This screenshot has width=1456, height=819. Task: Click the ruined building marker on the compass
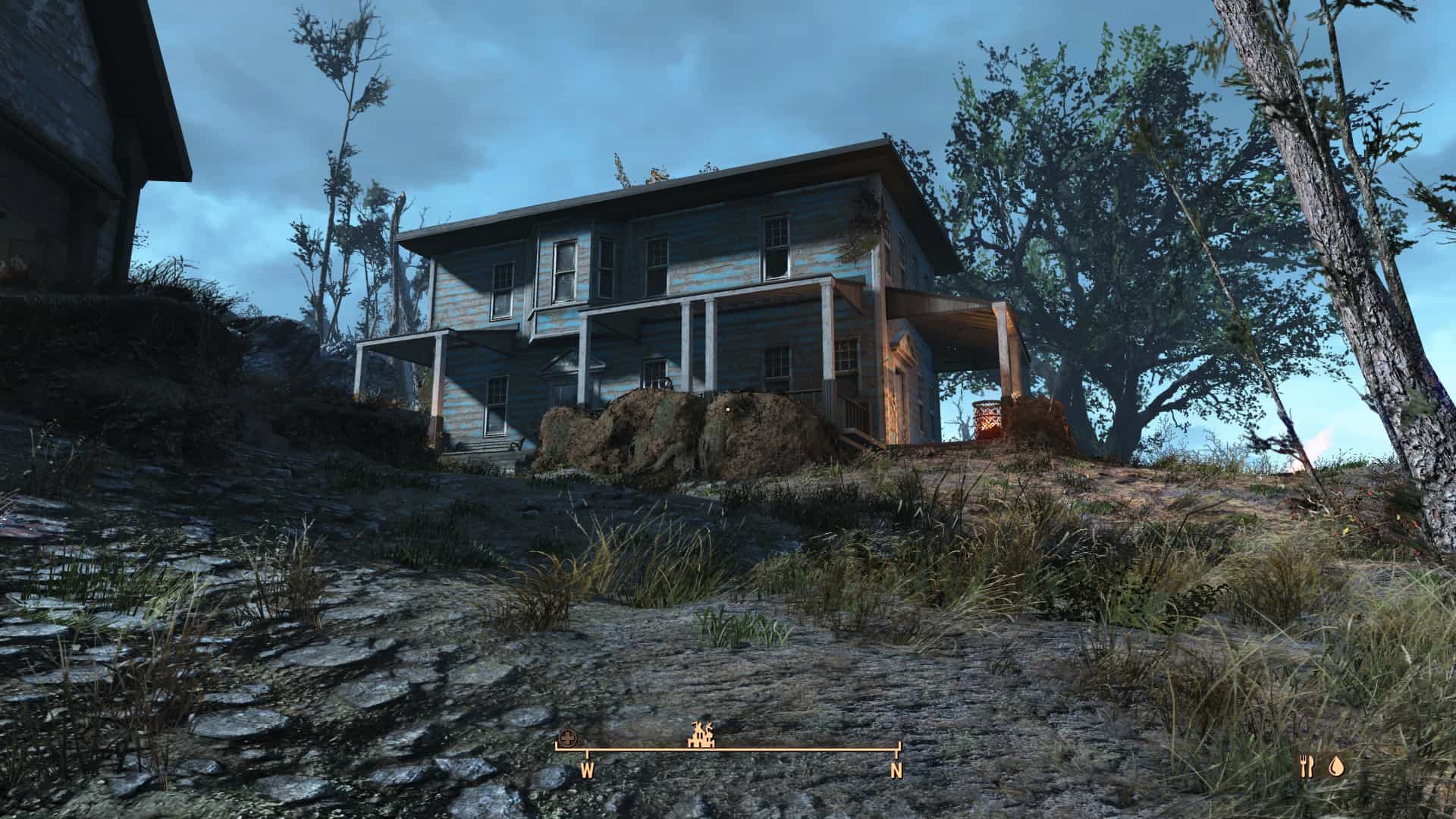pyautogui.click(x=701, y=734)
